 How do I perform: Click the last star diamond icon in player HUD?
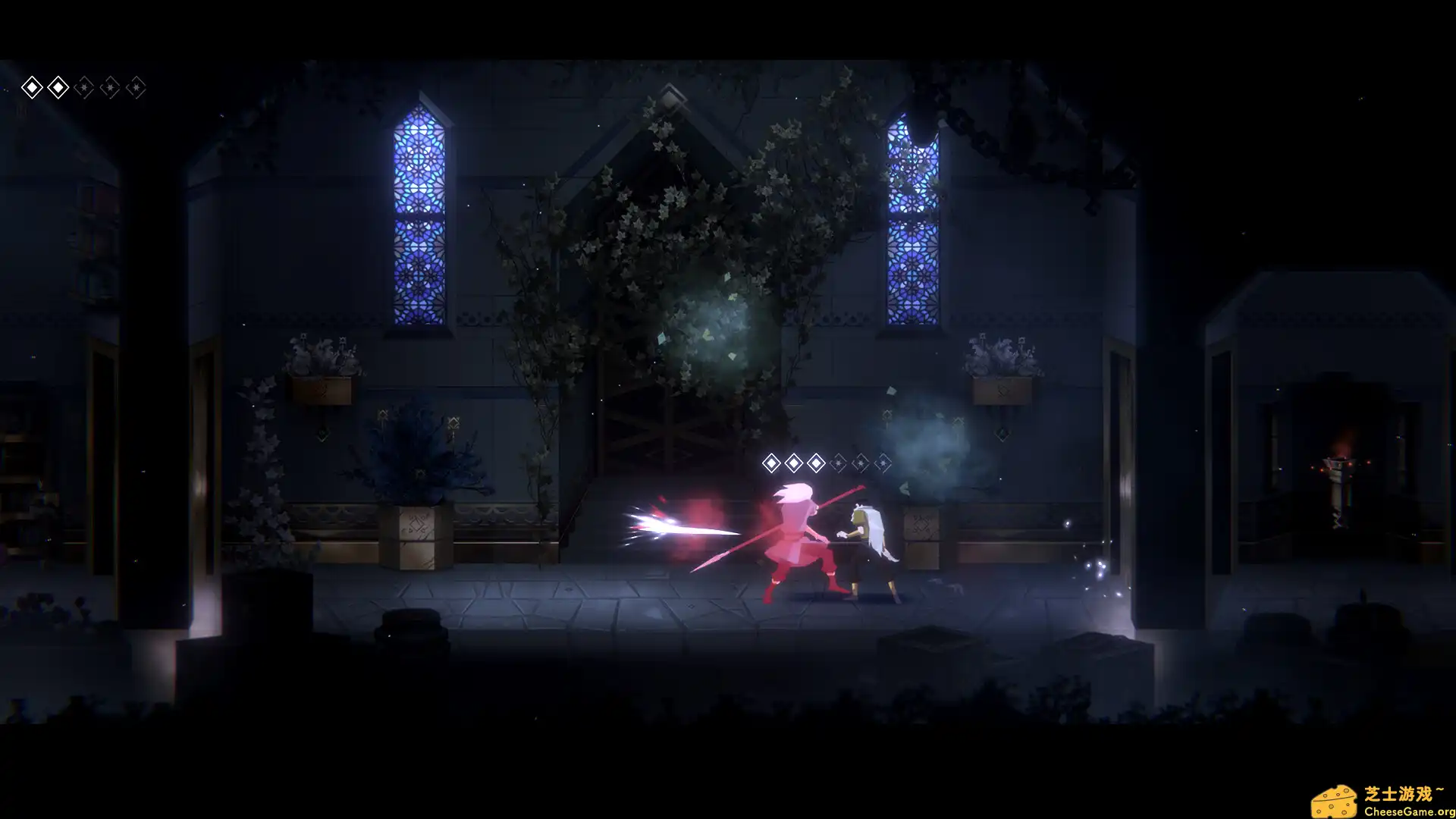tap(136, 87)
